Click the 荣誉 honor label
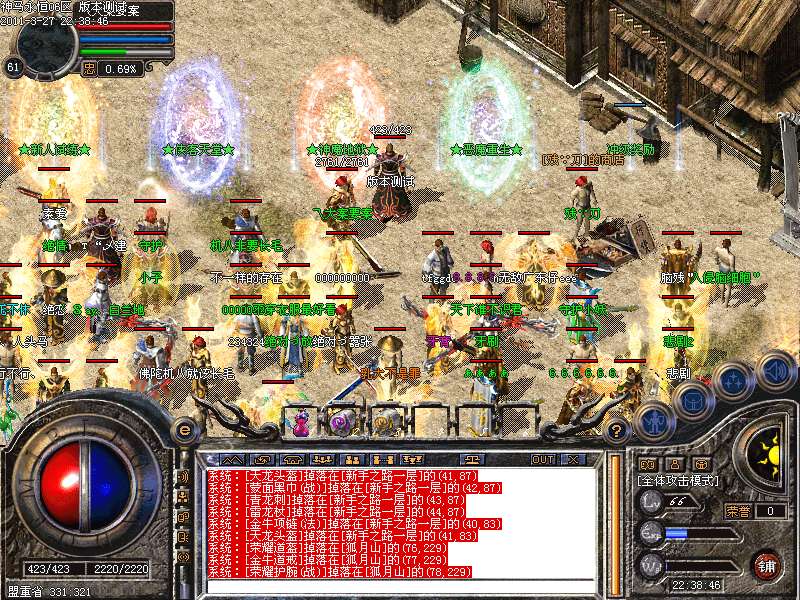 [738, 511]
